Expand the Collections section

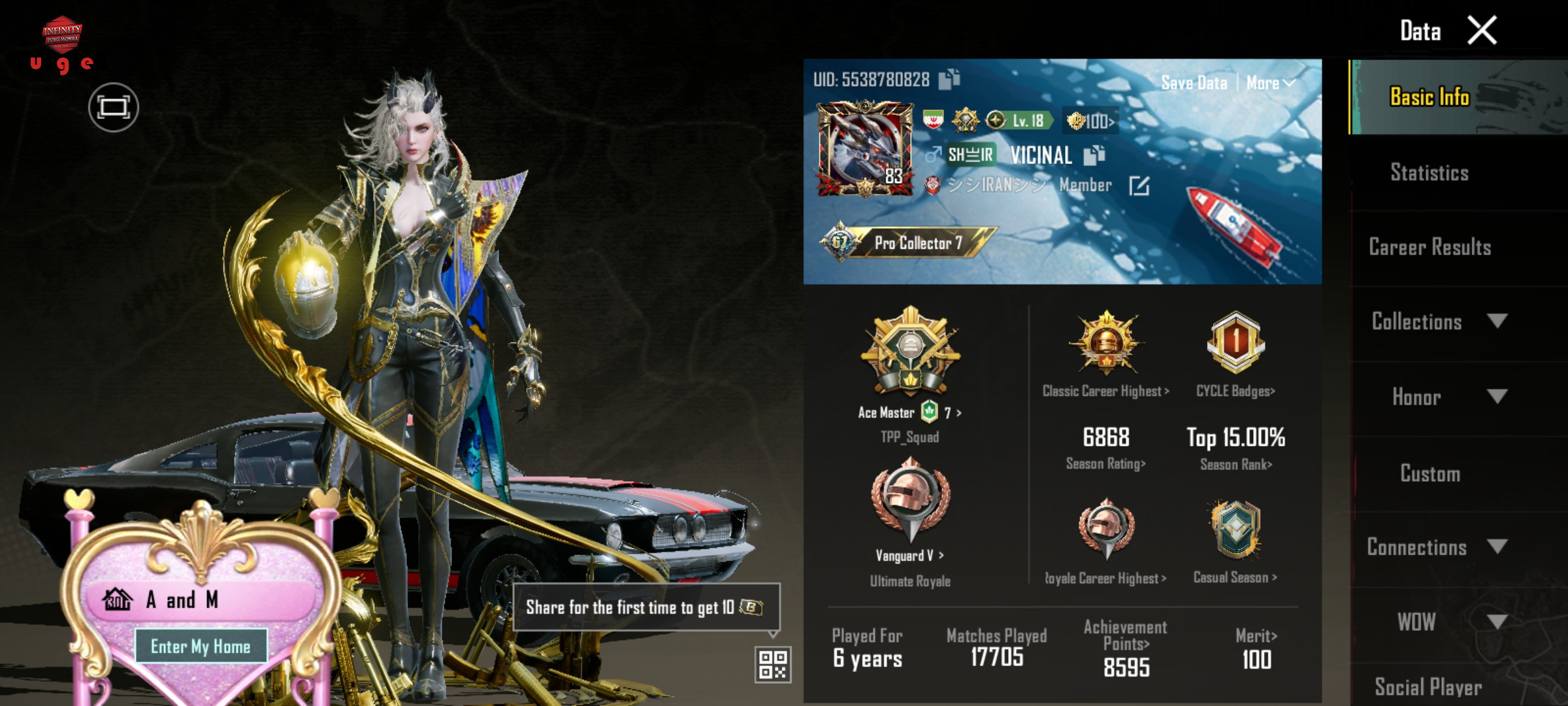pyautogui.click(x=1437, y=322)
